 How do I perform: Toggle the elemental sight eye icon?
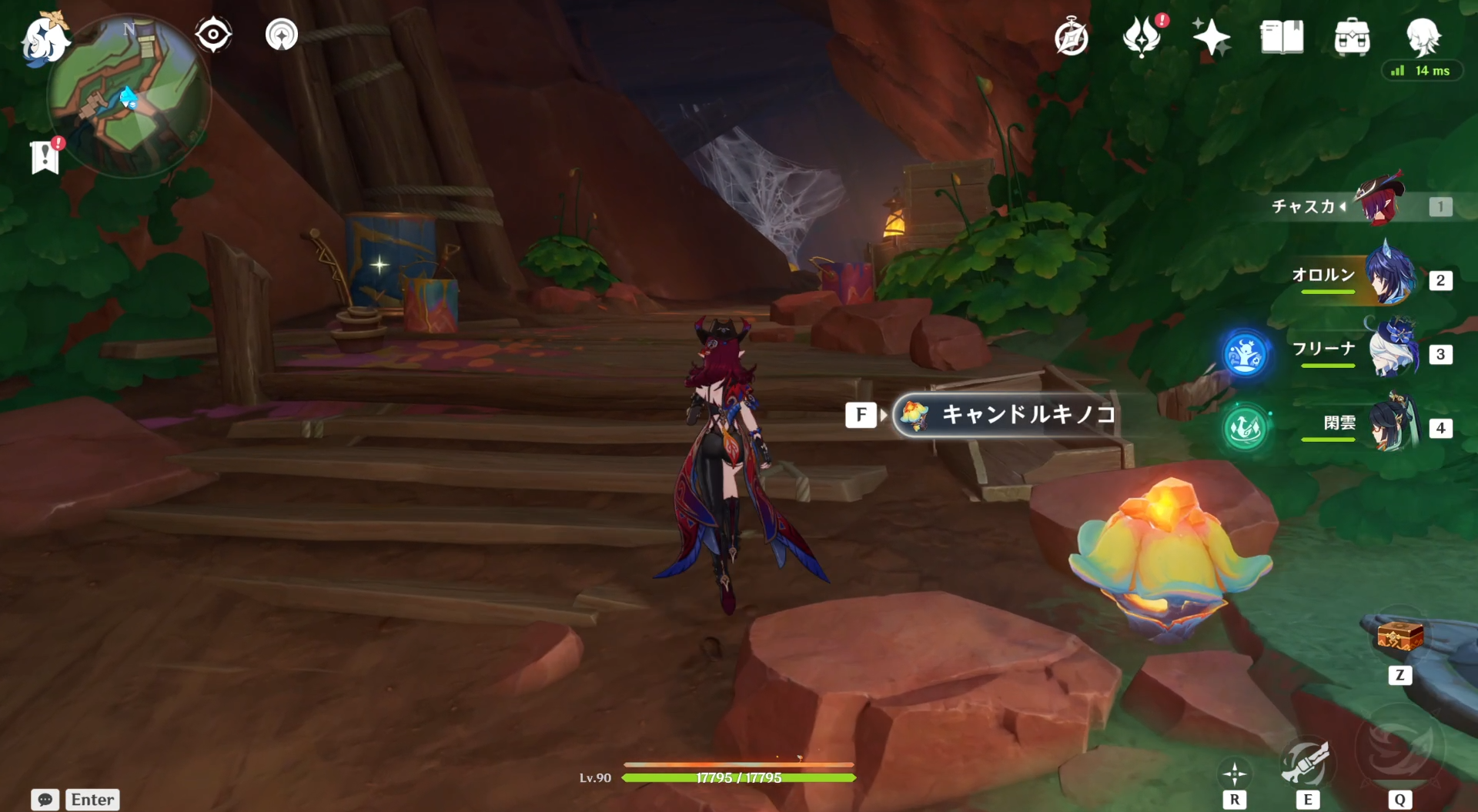tap(213, 35)
